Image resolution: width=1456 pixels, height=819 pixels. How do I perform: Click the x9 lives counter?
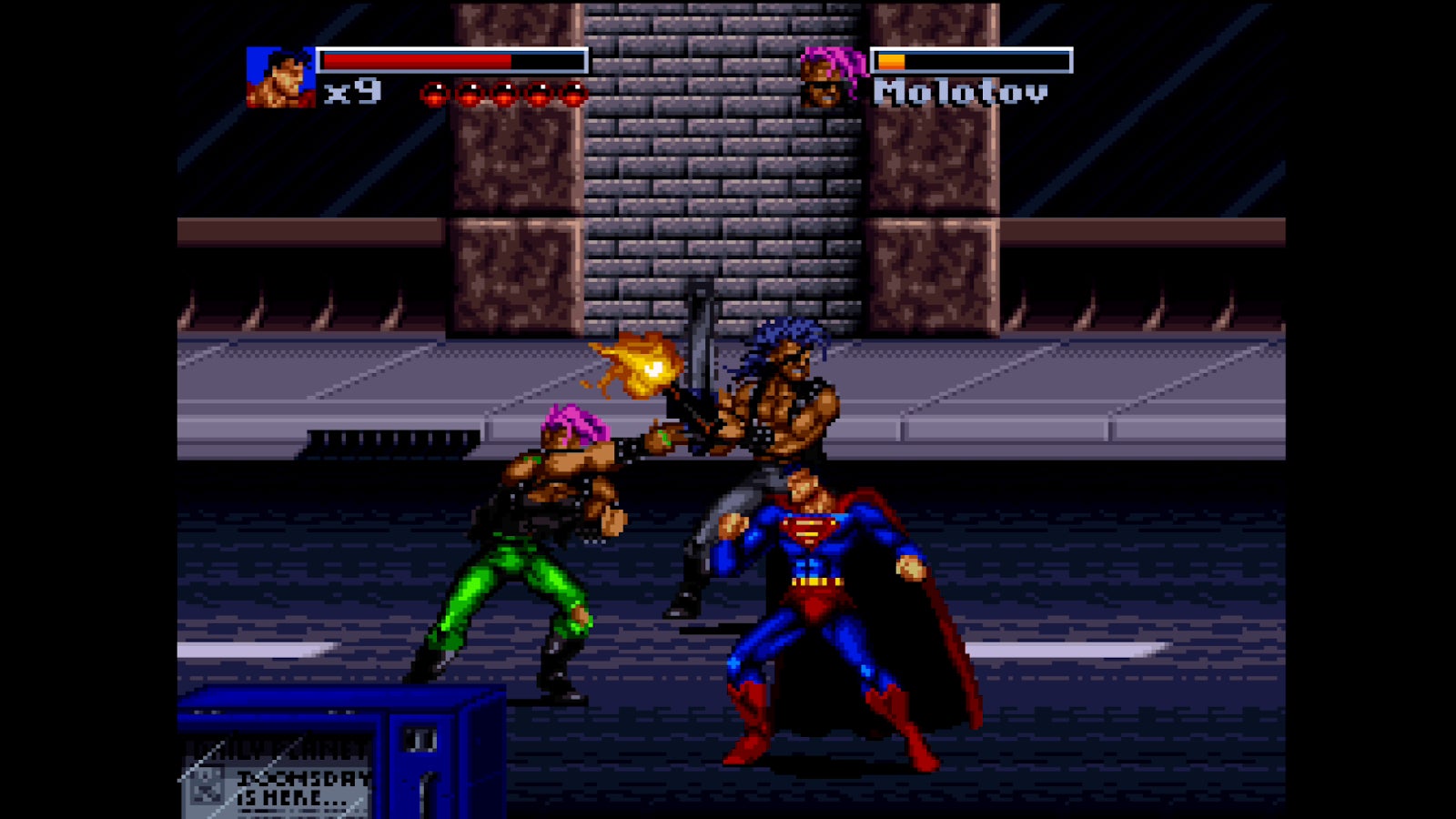tap(351, 89)
